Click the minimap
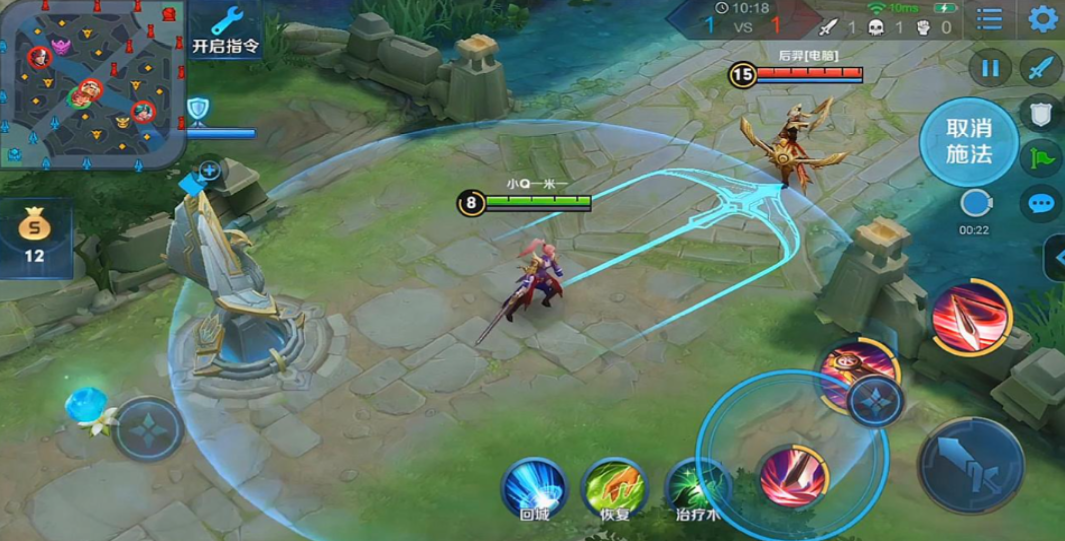 [x=93, y=82]
